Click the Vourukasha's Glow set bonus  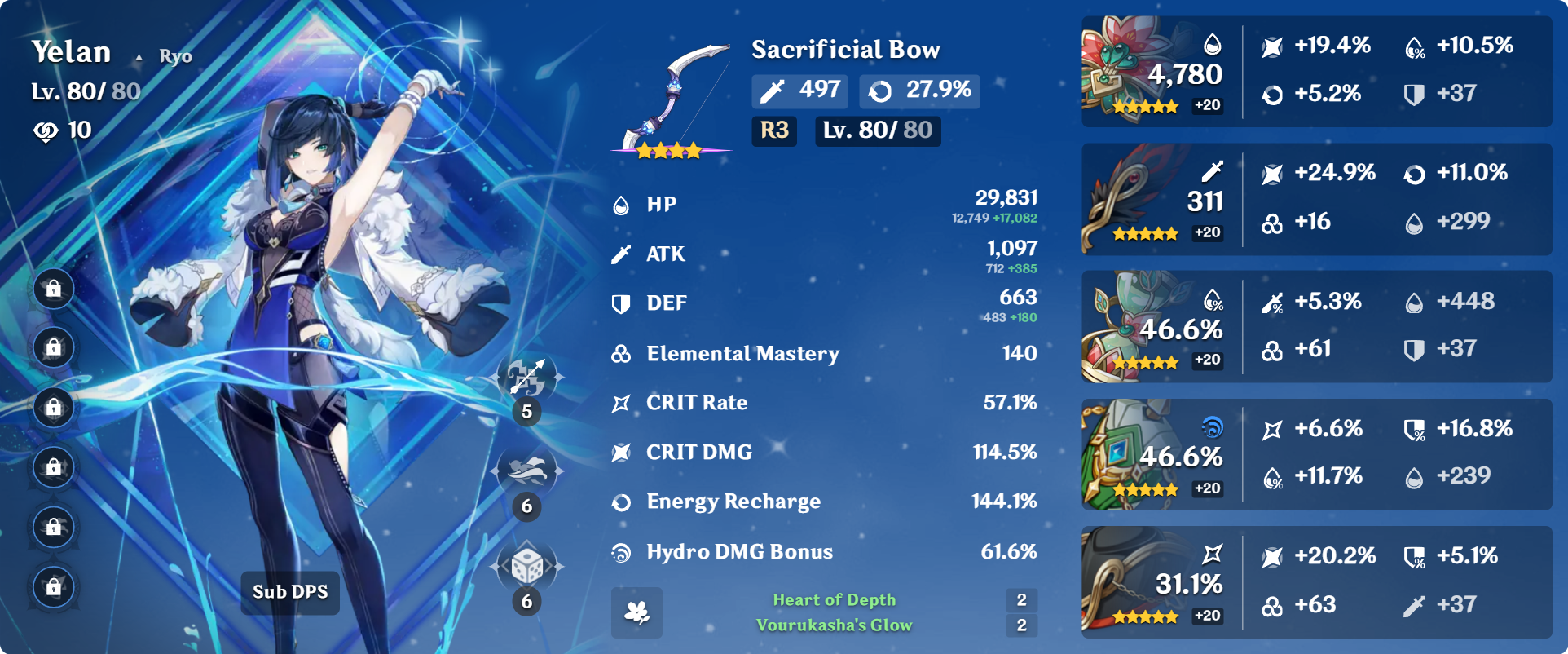(x=834, y=625)
